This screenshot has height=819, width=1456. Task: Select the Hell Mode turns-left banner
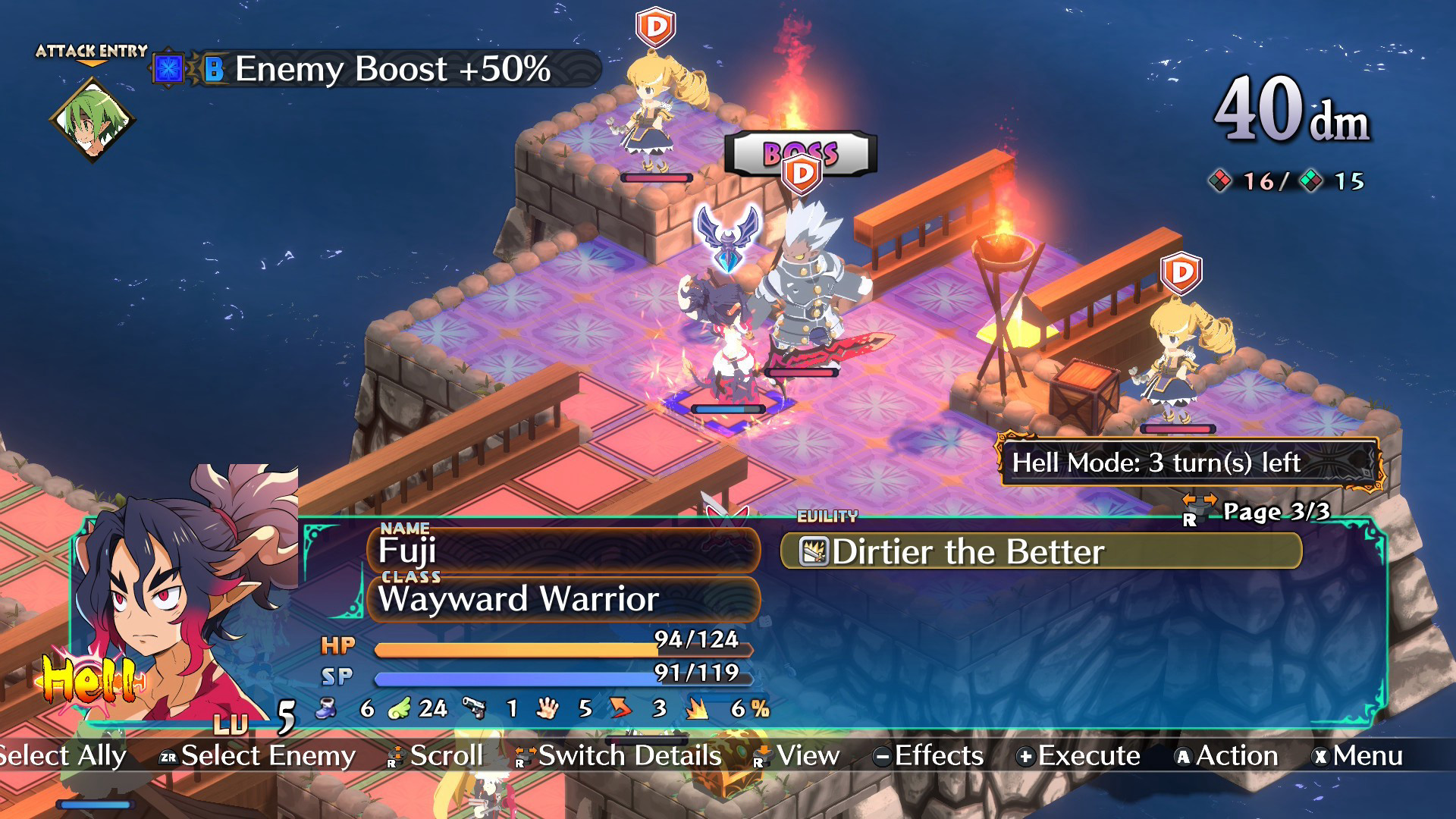click(x=1188, y=463)
